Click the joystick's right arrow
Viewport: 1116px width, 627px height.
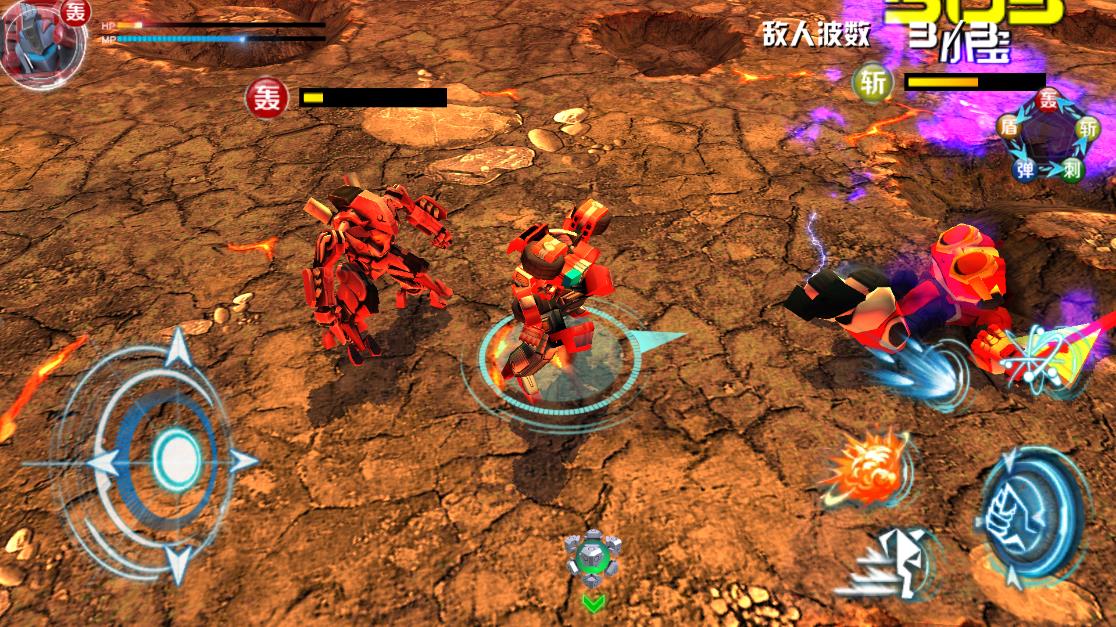242,461
